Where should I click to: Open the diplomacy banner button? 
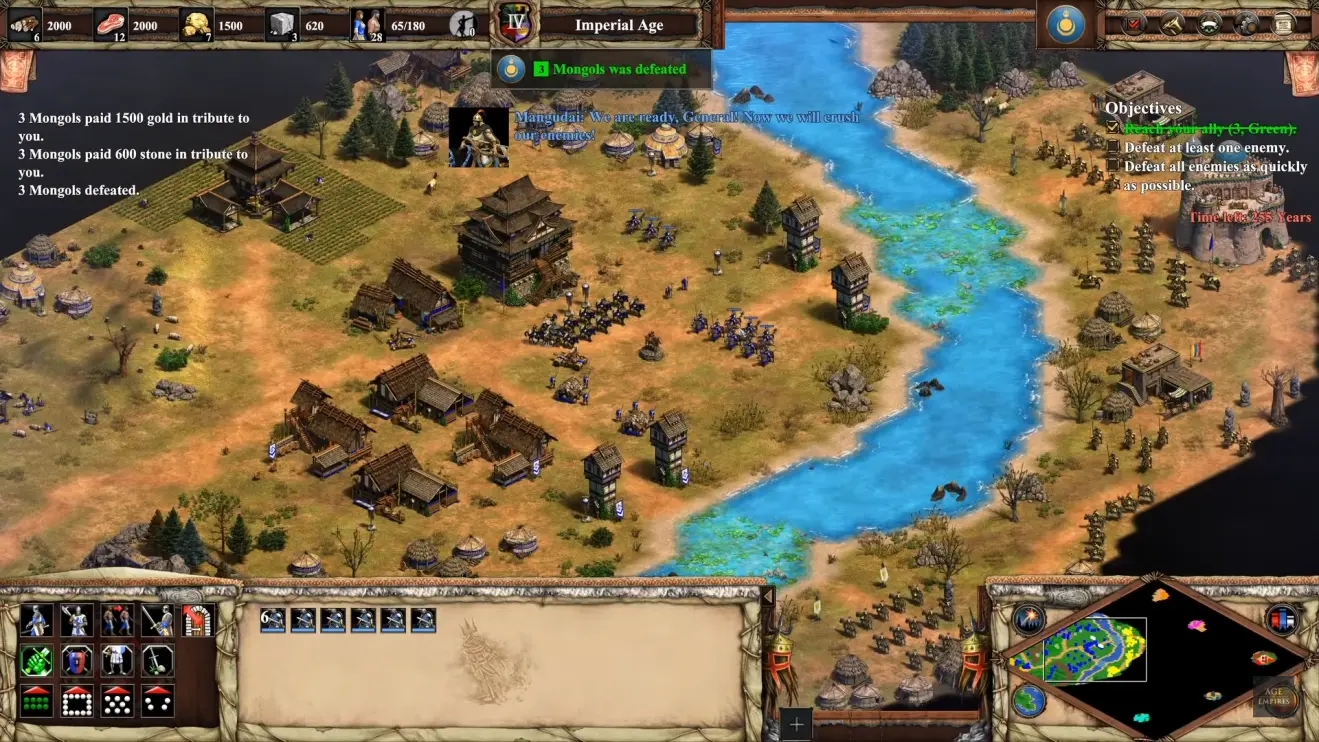click(1209, 24)
